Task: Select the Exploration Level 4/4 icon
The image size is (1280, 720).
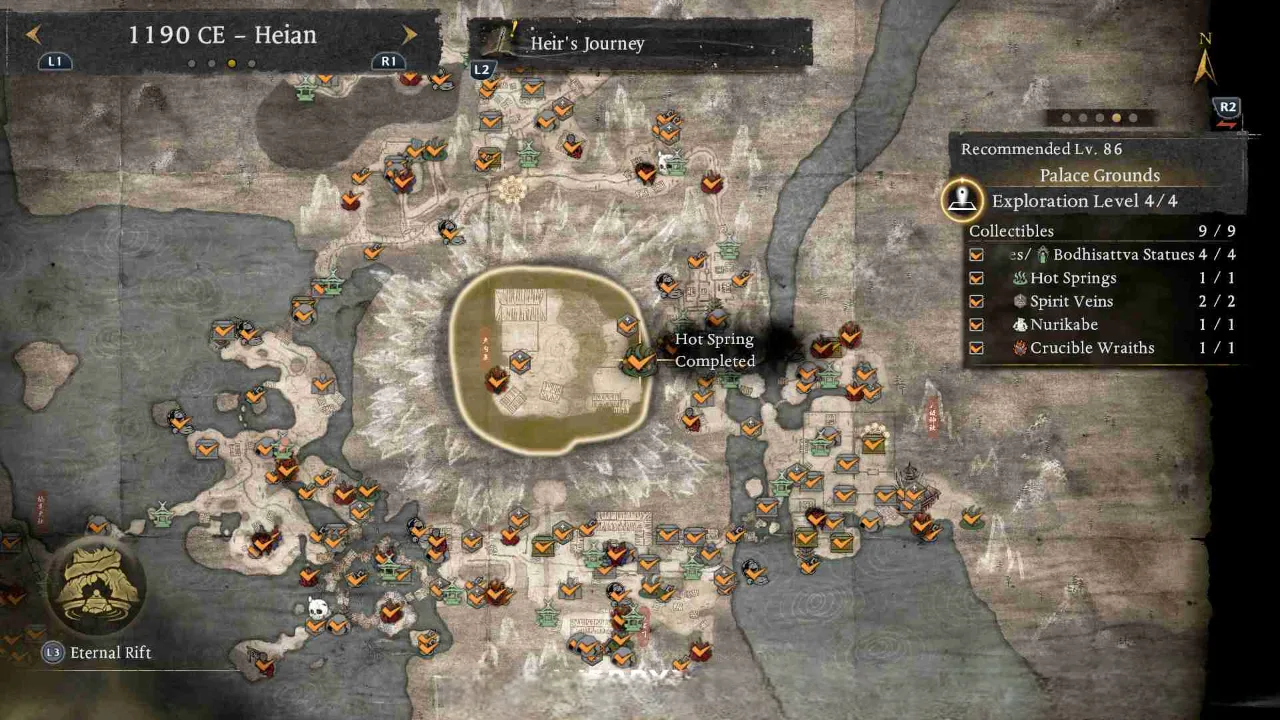Action: pyautogui.click(x=962, y=200)
